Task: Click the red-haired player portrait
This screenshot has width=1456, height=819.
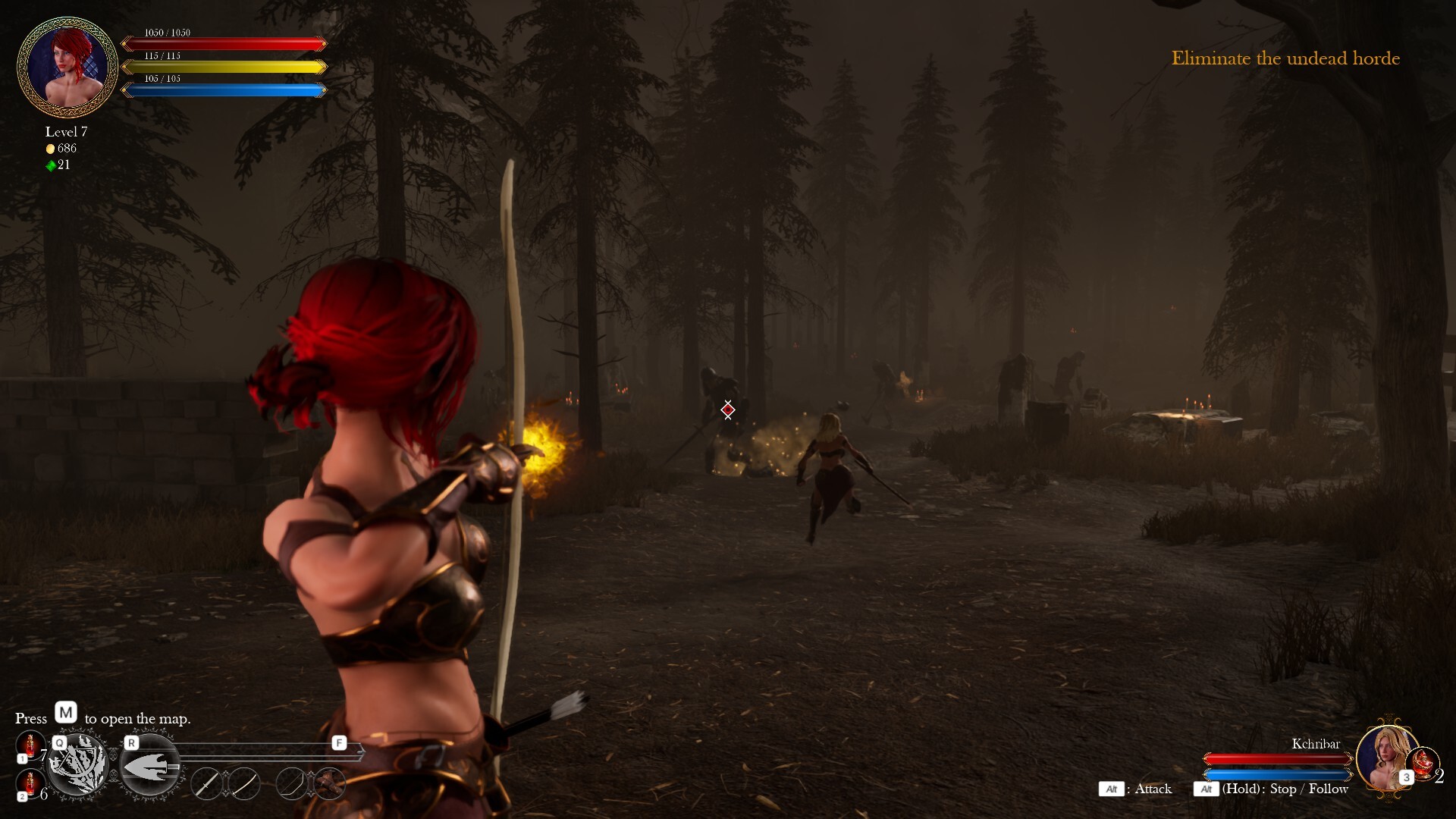Action: (x=67, y=67)
